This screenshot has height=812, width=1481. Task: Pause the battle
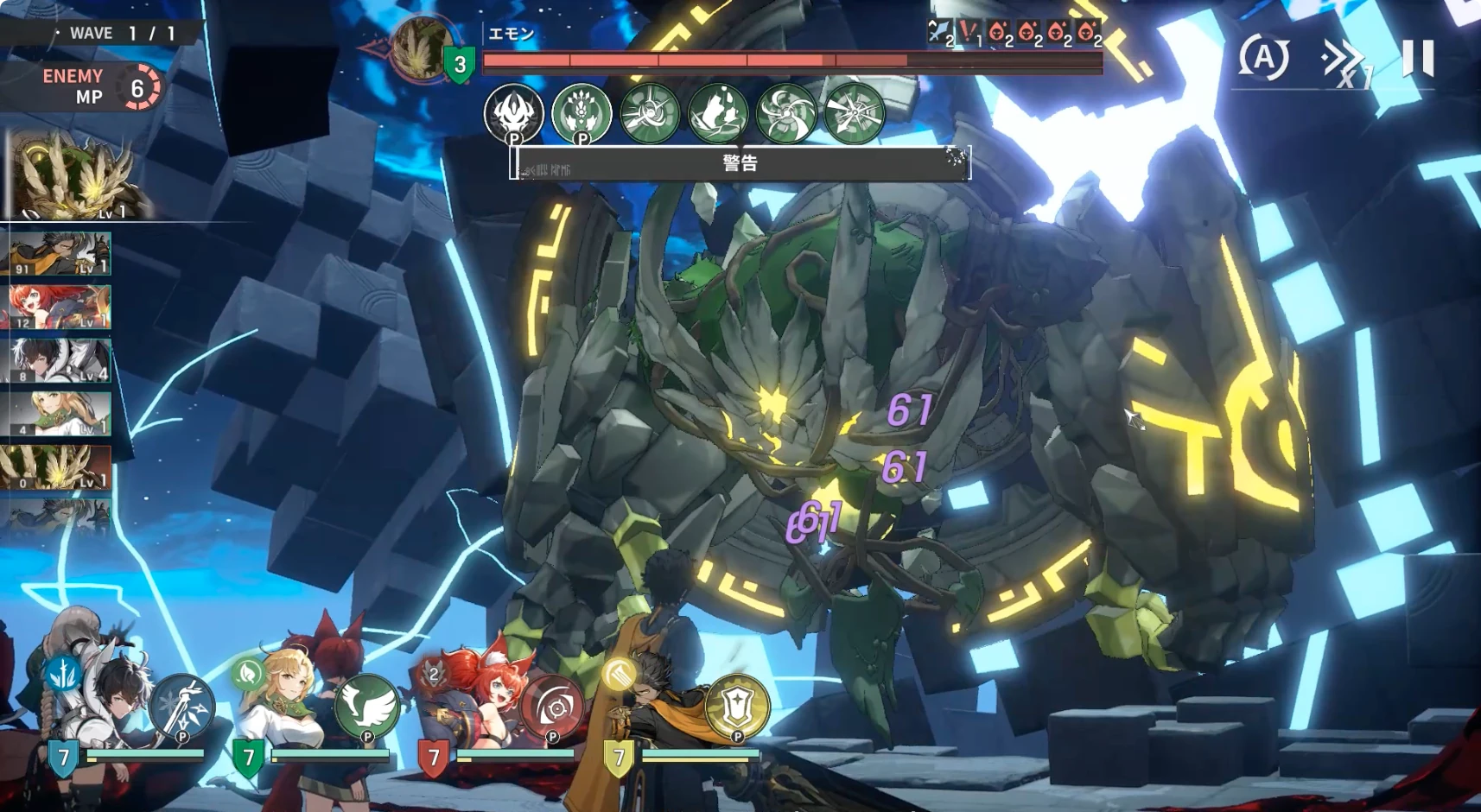click(1418, 58)
